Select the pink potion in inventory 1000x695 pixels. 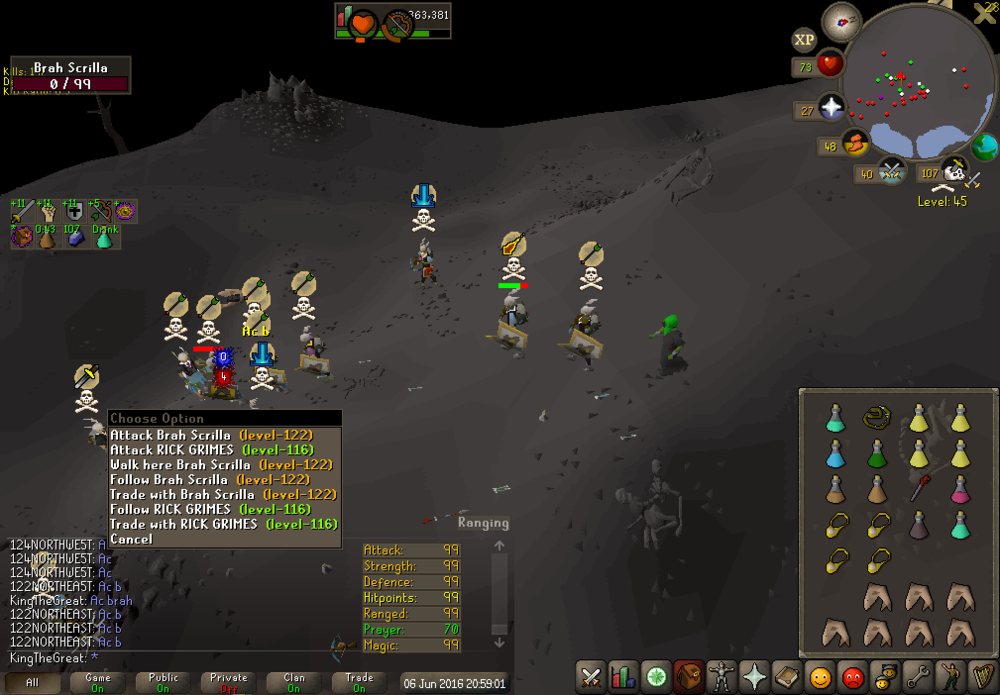(x=960, y=490)
